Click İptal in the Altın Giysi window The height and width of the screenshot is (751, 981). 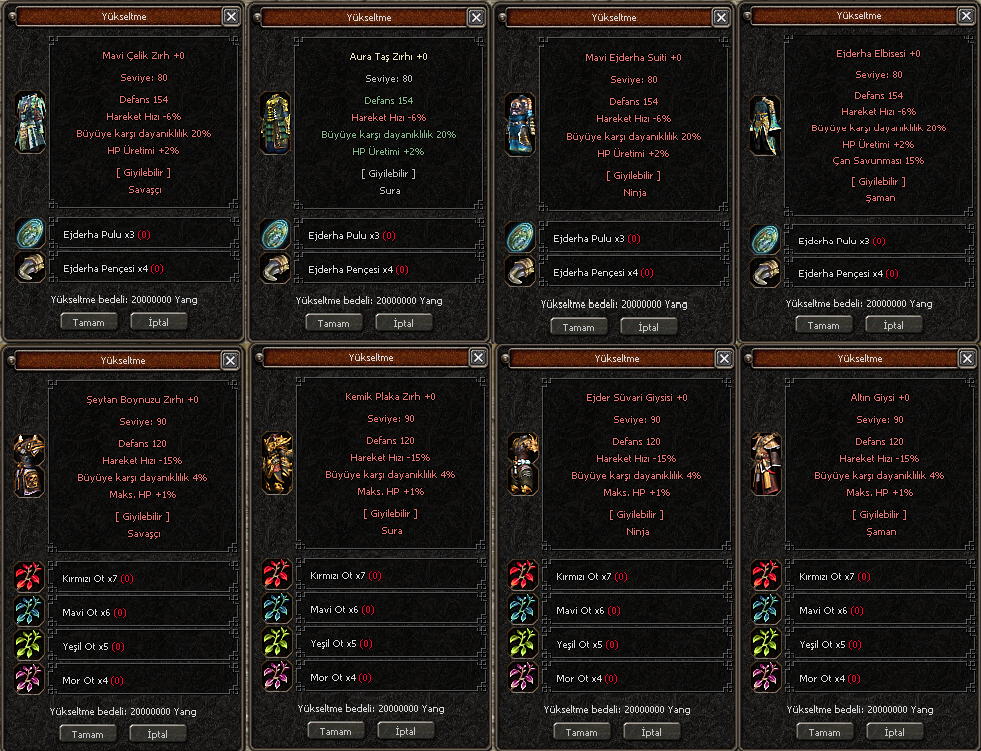click(x=894, y=732)
